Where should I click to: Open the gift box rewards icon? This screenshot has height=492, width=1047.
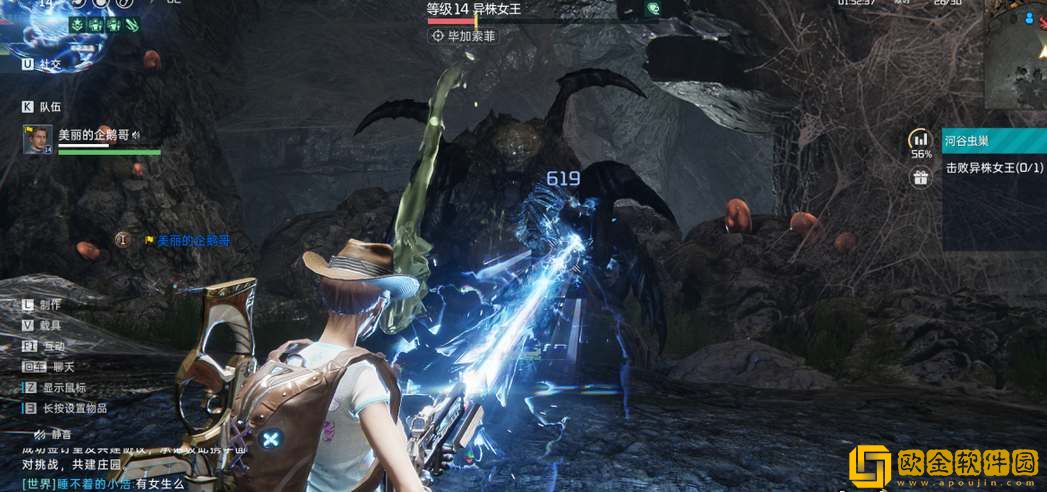(920, 177)
